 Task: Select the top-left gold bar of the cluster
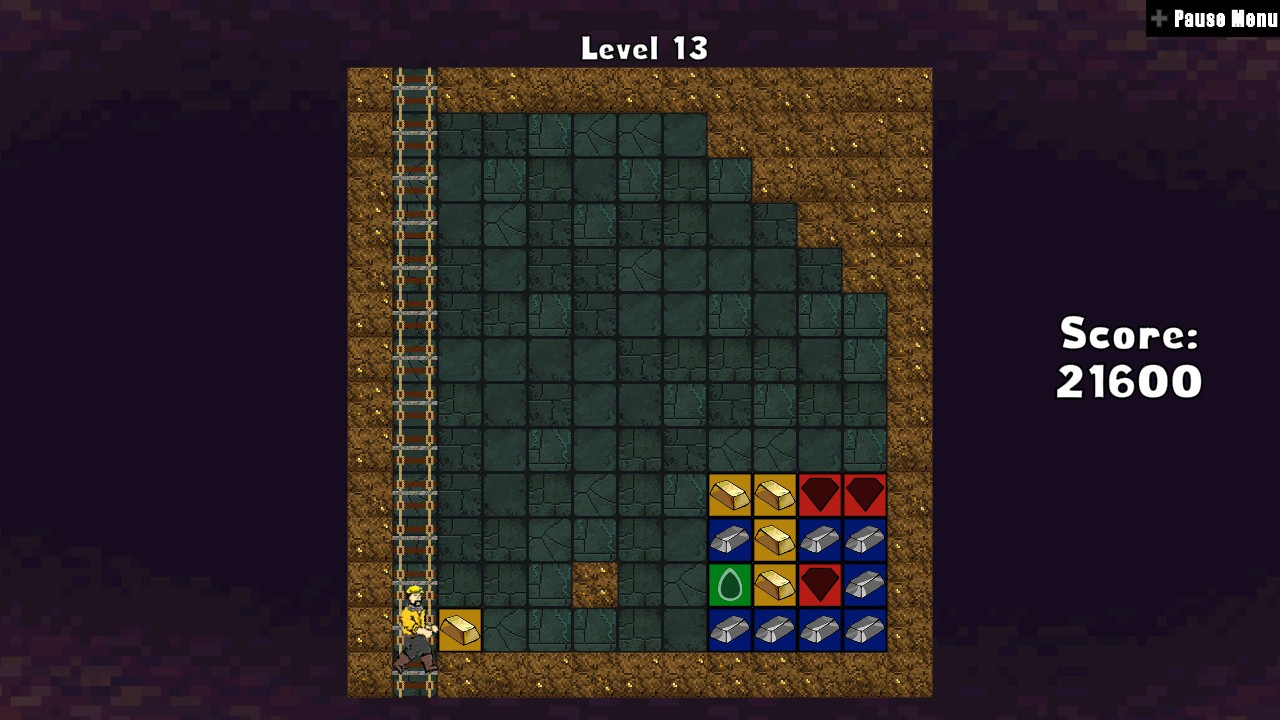[x=730, y=495]
